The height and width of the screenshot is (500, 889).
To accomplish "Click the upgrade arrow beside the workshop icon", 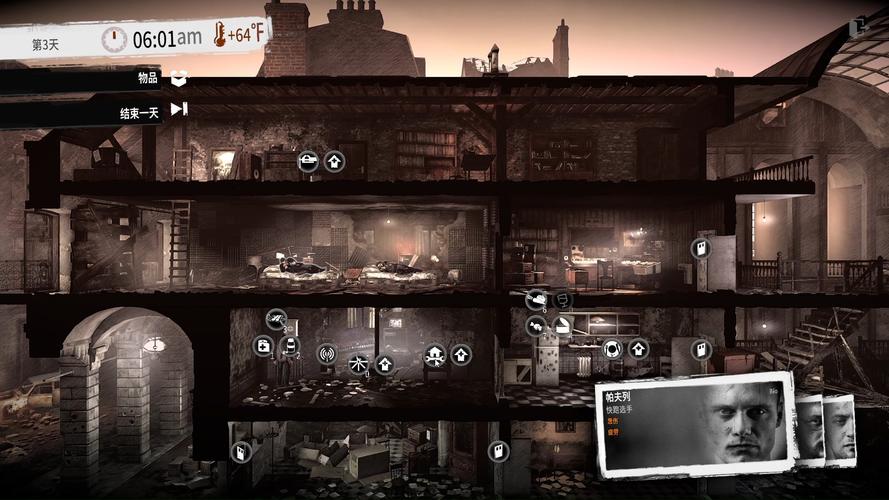I will coord(461,353).
